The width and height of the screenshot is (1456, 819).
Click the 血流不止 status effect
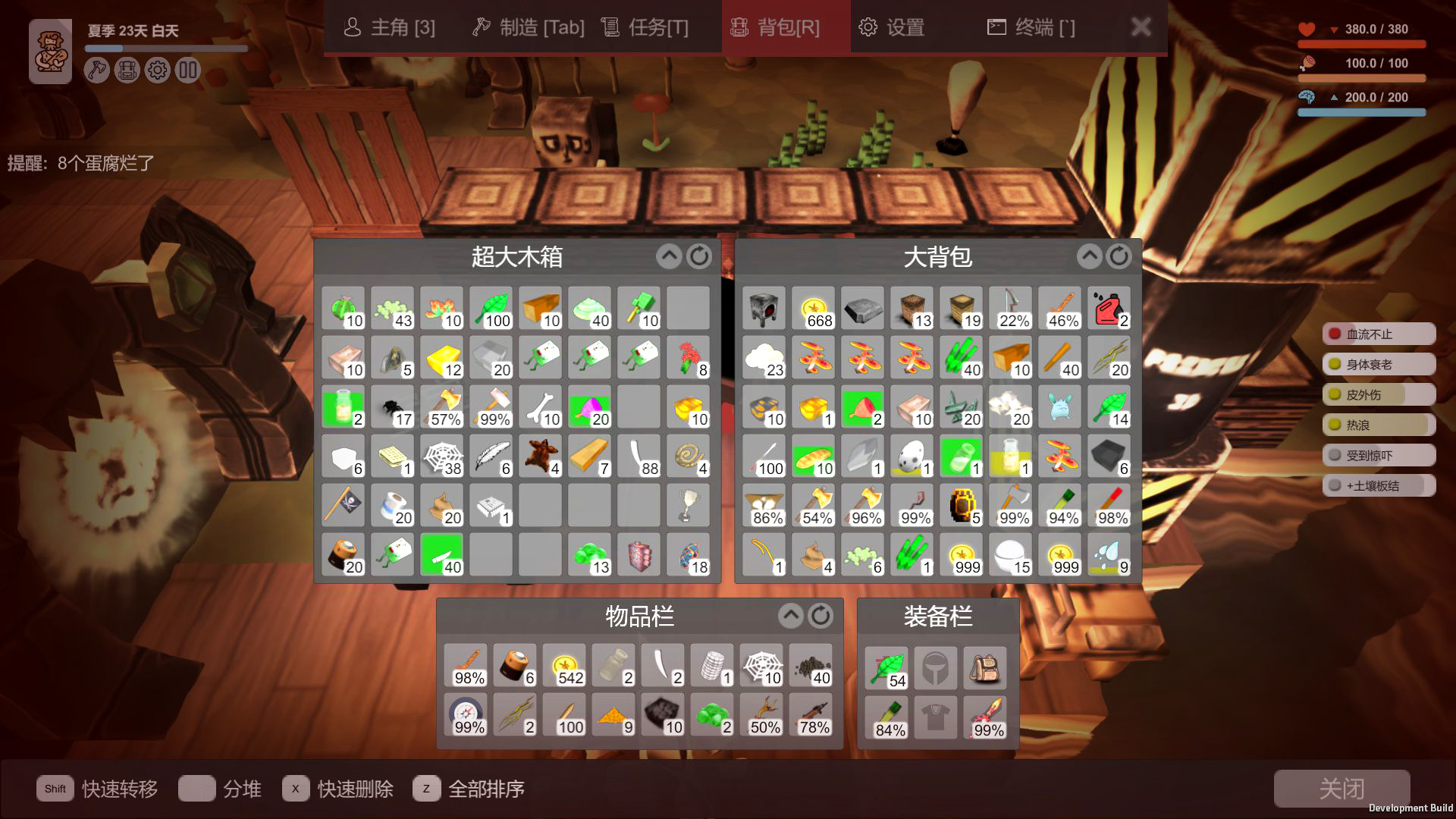coord(1378,334)
